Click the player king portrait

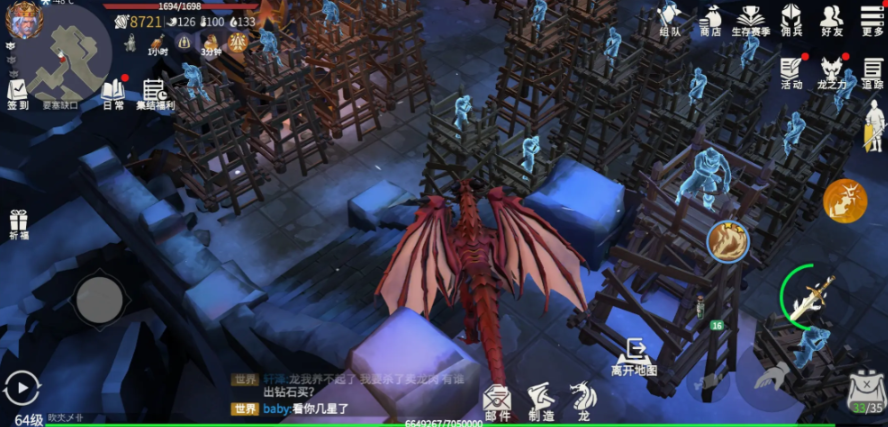(22, 20)
